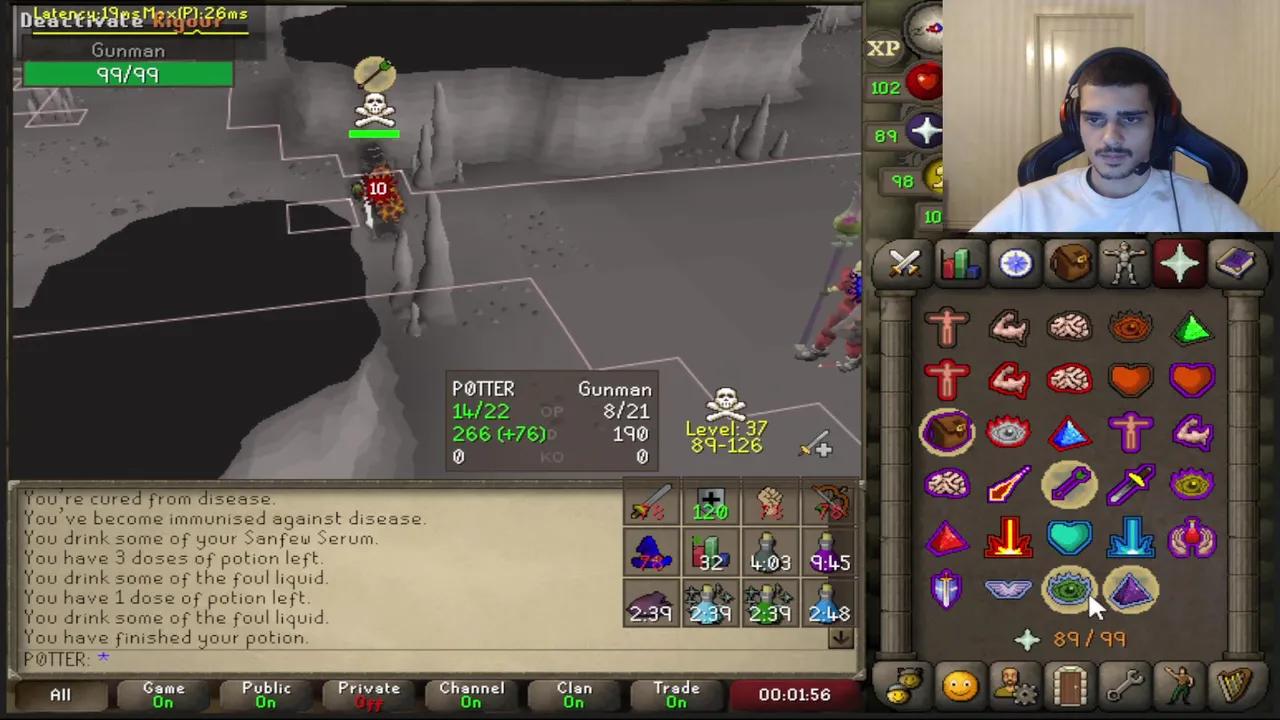The width and height of the screenshot is (1280, 720).
Task: Open the Friends List tab
Action: click(x=959, y=685)
